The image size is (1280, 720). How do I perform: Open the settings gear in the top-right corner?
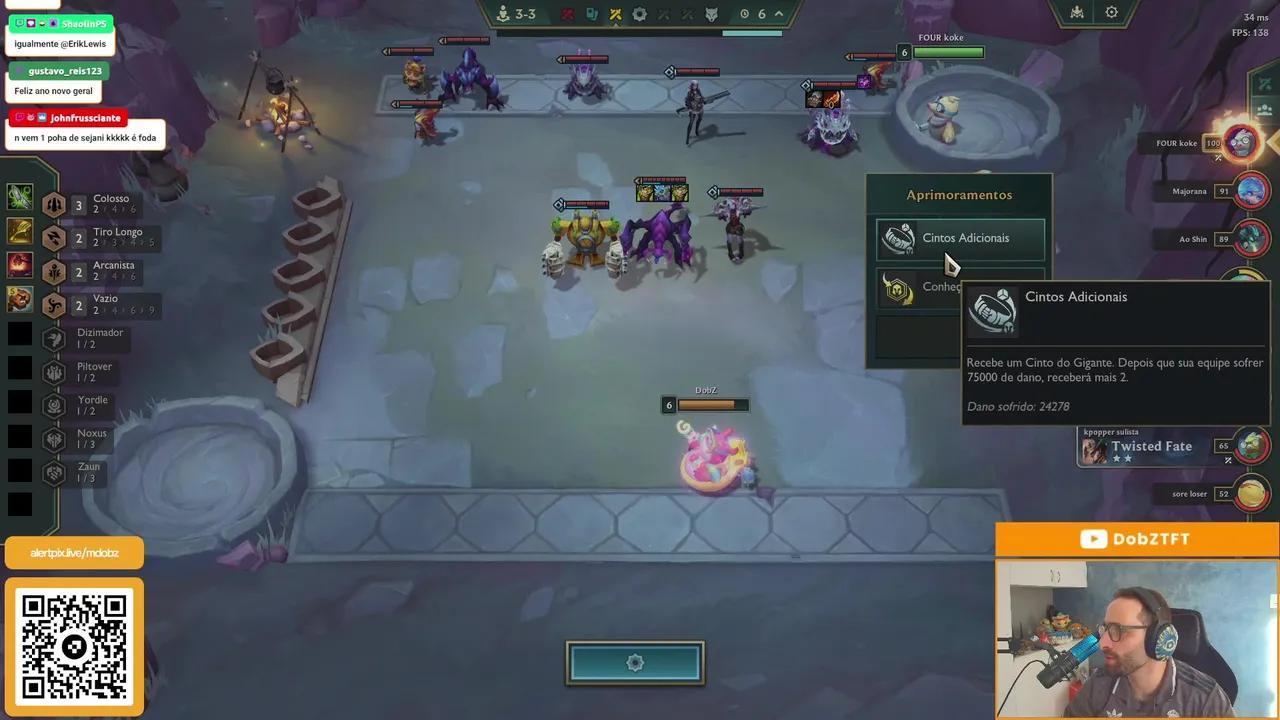1111,12
